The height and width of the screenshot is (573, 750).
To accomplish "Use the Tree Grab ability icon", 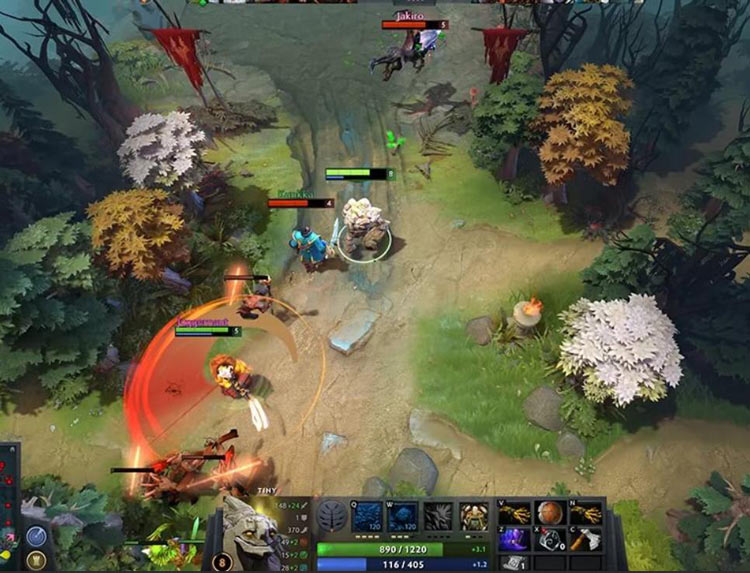I will (439, 516).
